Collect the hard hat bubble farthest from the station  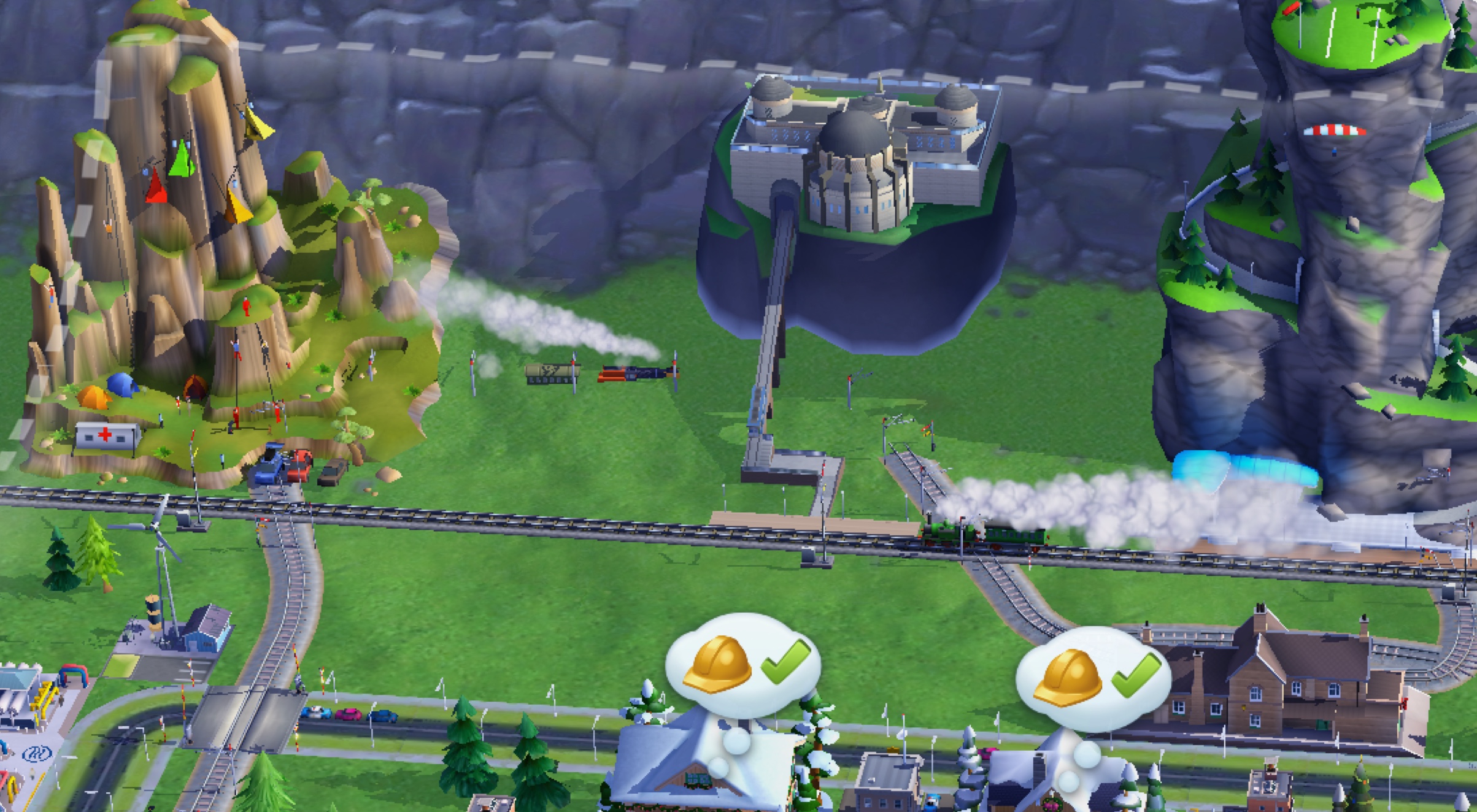click(743, 665)
